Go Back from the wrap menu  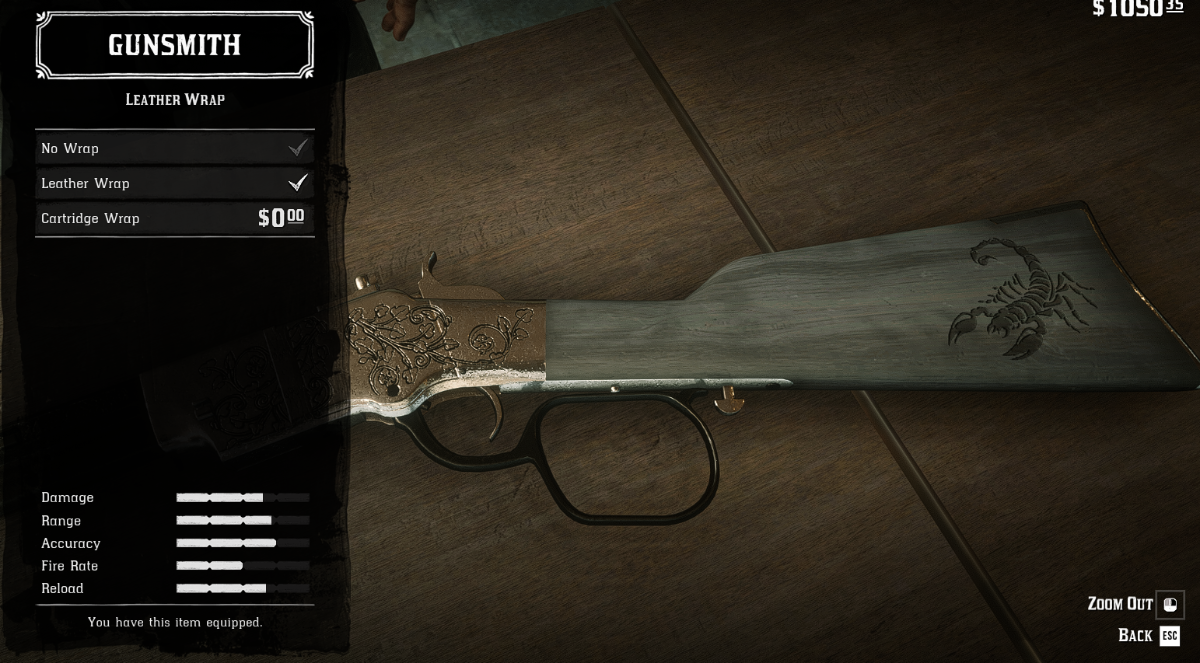point(1149,636)
